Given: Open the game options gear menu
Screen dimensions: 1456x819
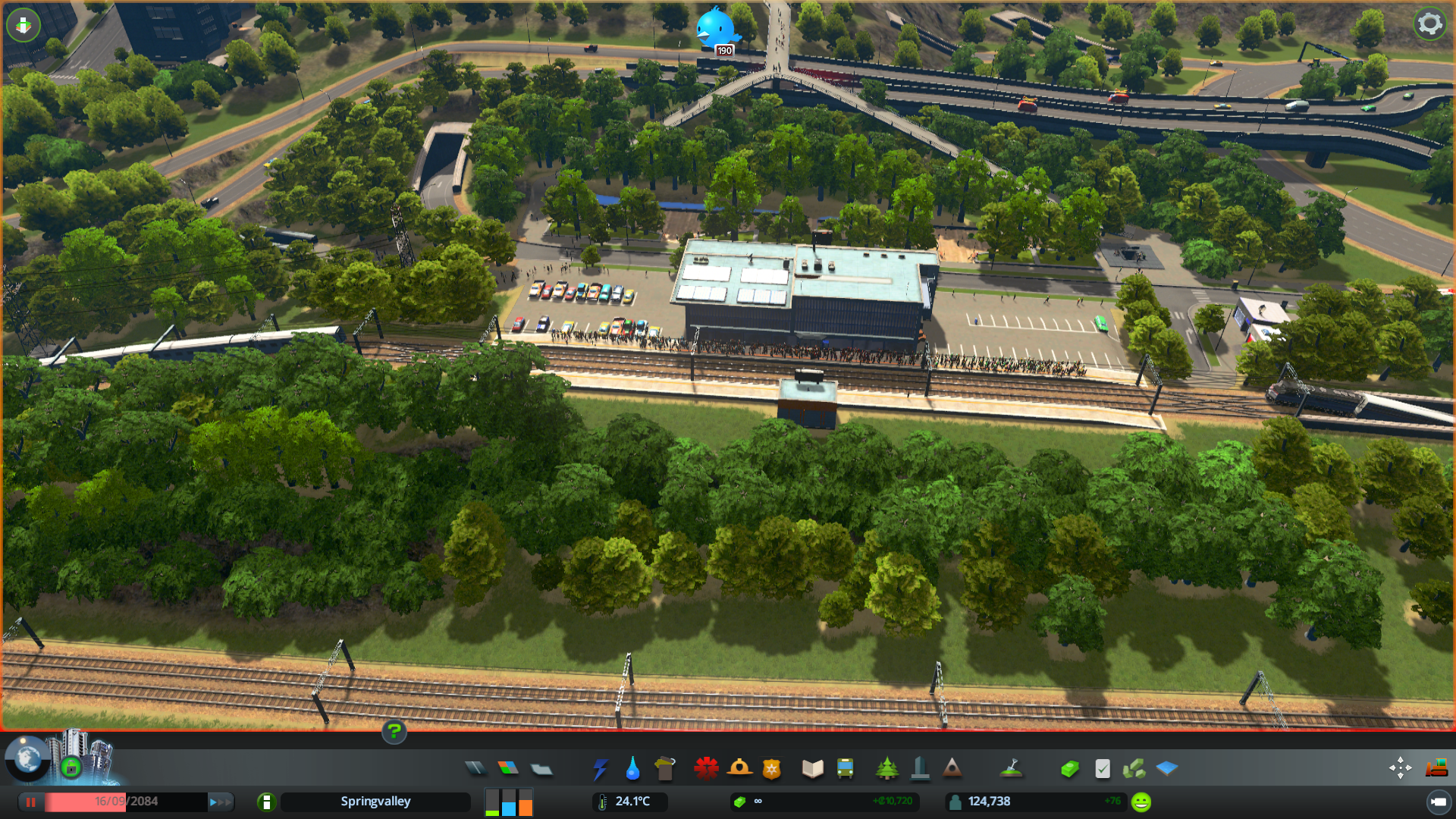Looking at the screenshot, I should pyautogui.click(x=1430, y=24).
